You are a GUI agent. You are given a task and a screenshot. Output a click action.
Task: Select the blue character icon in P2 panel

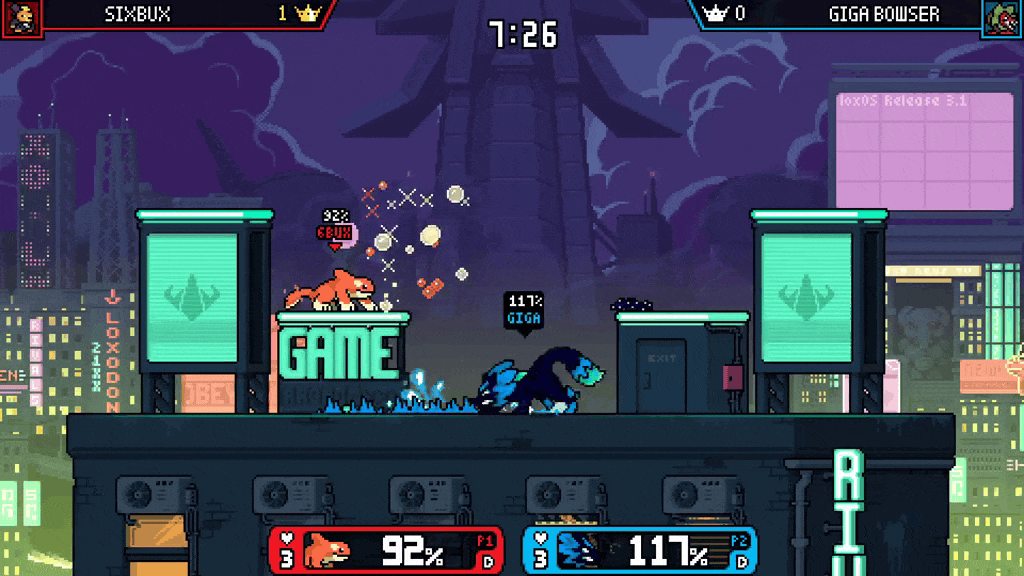581,550
